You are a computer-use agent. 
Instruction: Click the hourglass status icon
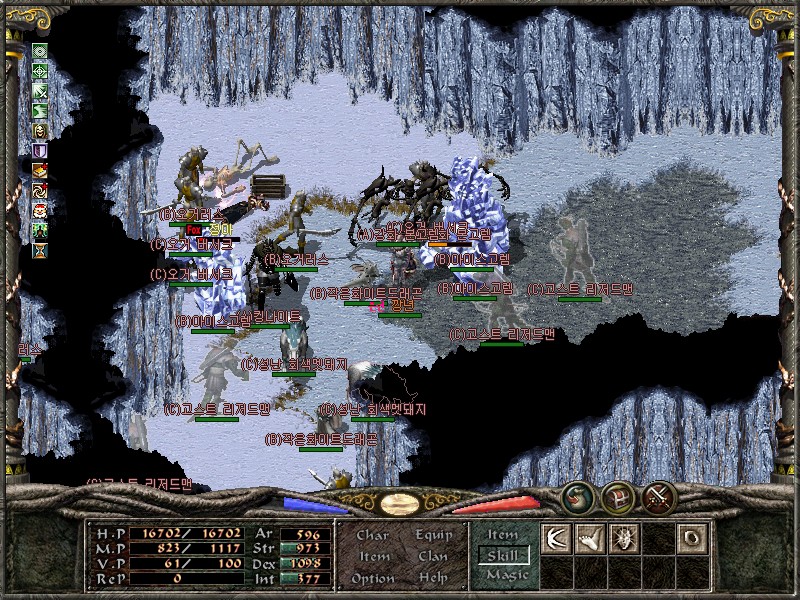pos(40,250)
